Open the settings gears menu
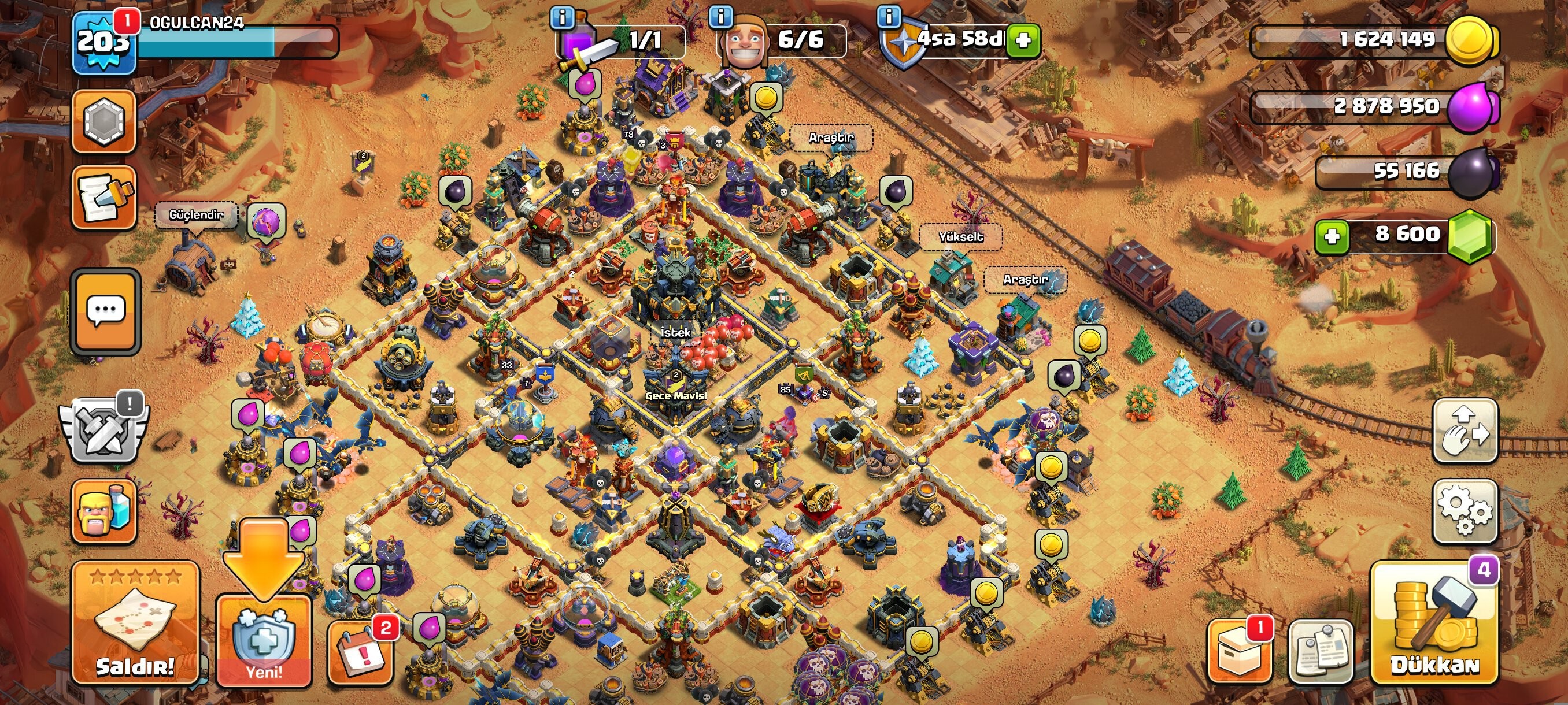Screen dimensions: 1568x705 (x=1465, y=511)
